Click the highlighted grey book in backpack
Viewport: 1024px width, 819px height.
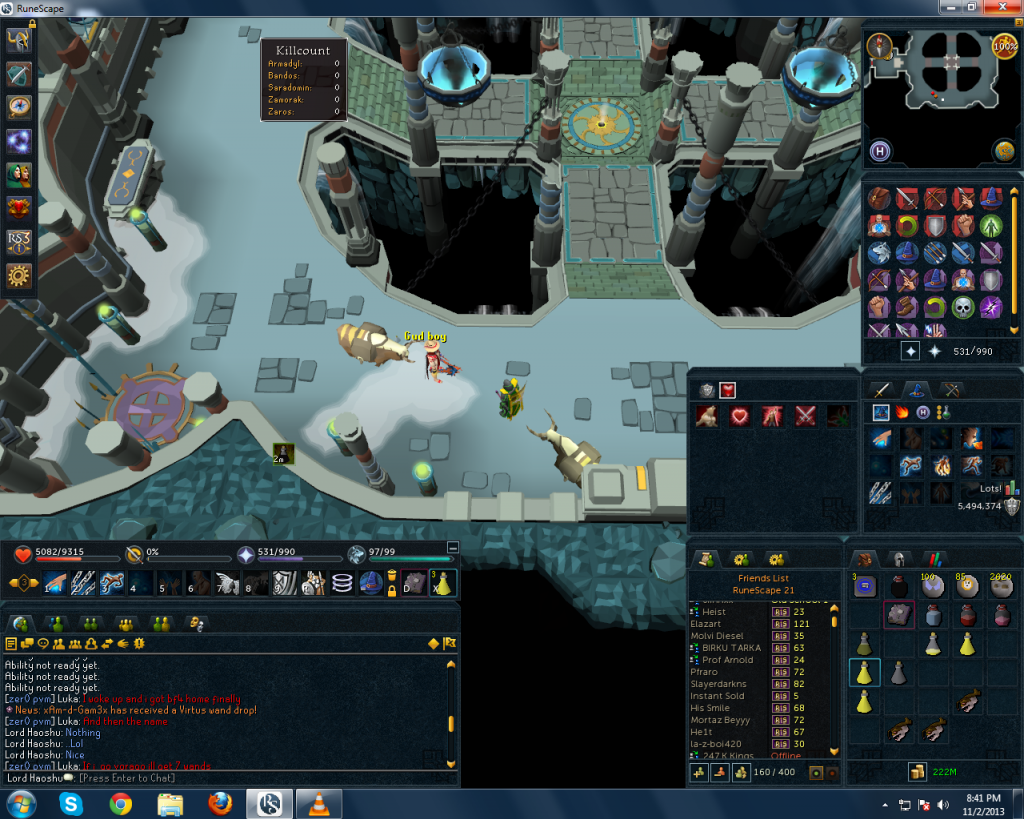point(899,615)
